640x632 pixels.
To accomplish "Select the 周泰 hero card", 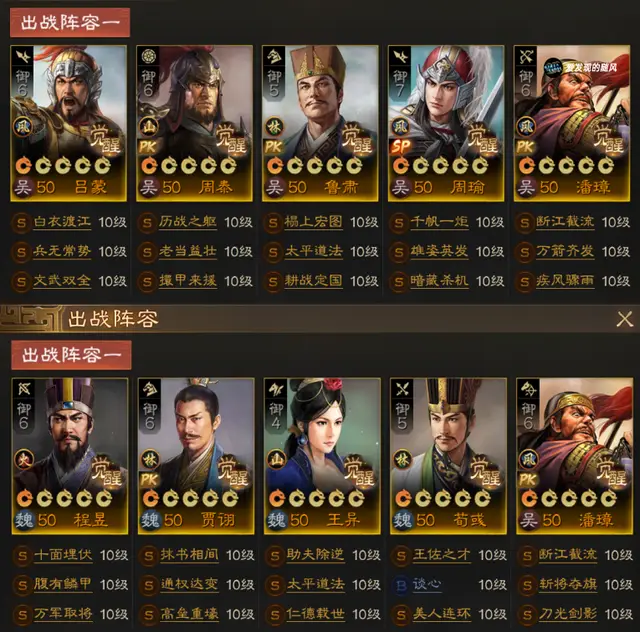I will pos(194,120).
